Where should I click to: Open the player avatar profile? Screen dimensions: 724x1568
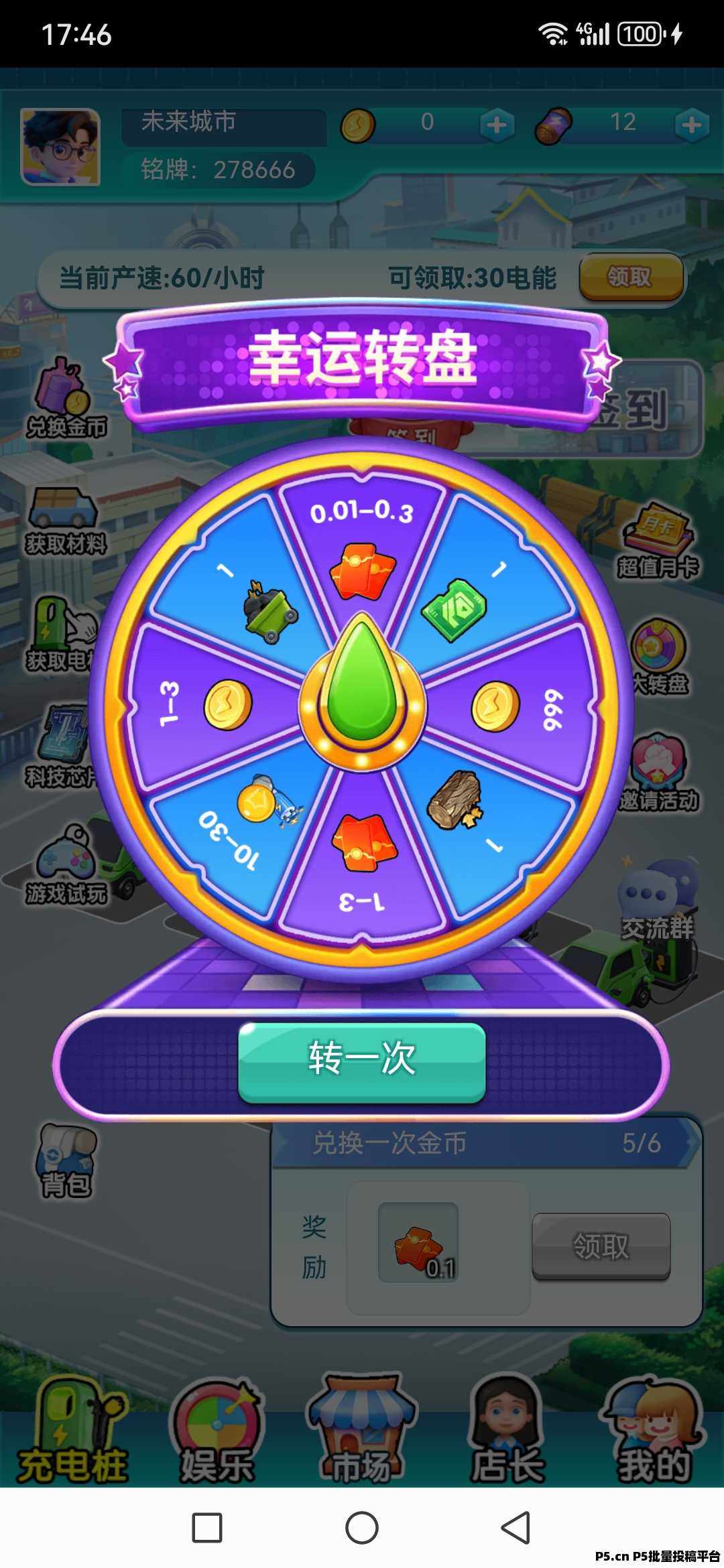click(60, 147)
